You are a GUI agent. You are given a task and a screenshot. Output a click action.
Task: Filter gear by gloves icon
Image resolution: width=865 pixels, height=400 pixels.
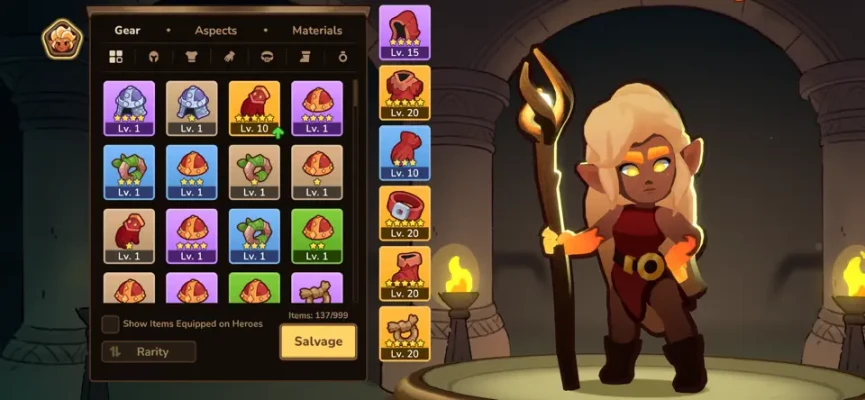click(228, 57)
